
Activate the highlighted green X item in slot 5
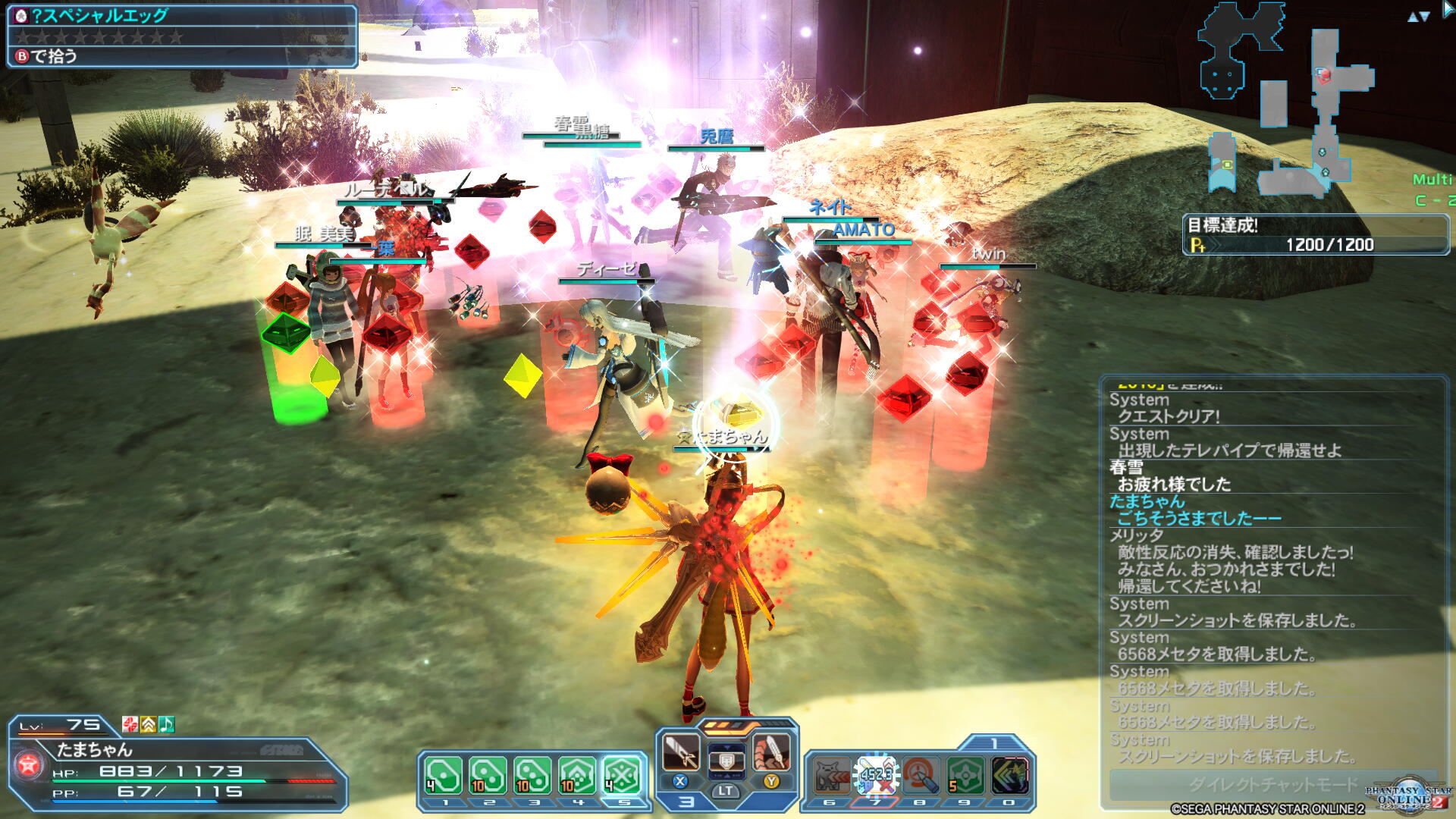pos(623,775)
